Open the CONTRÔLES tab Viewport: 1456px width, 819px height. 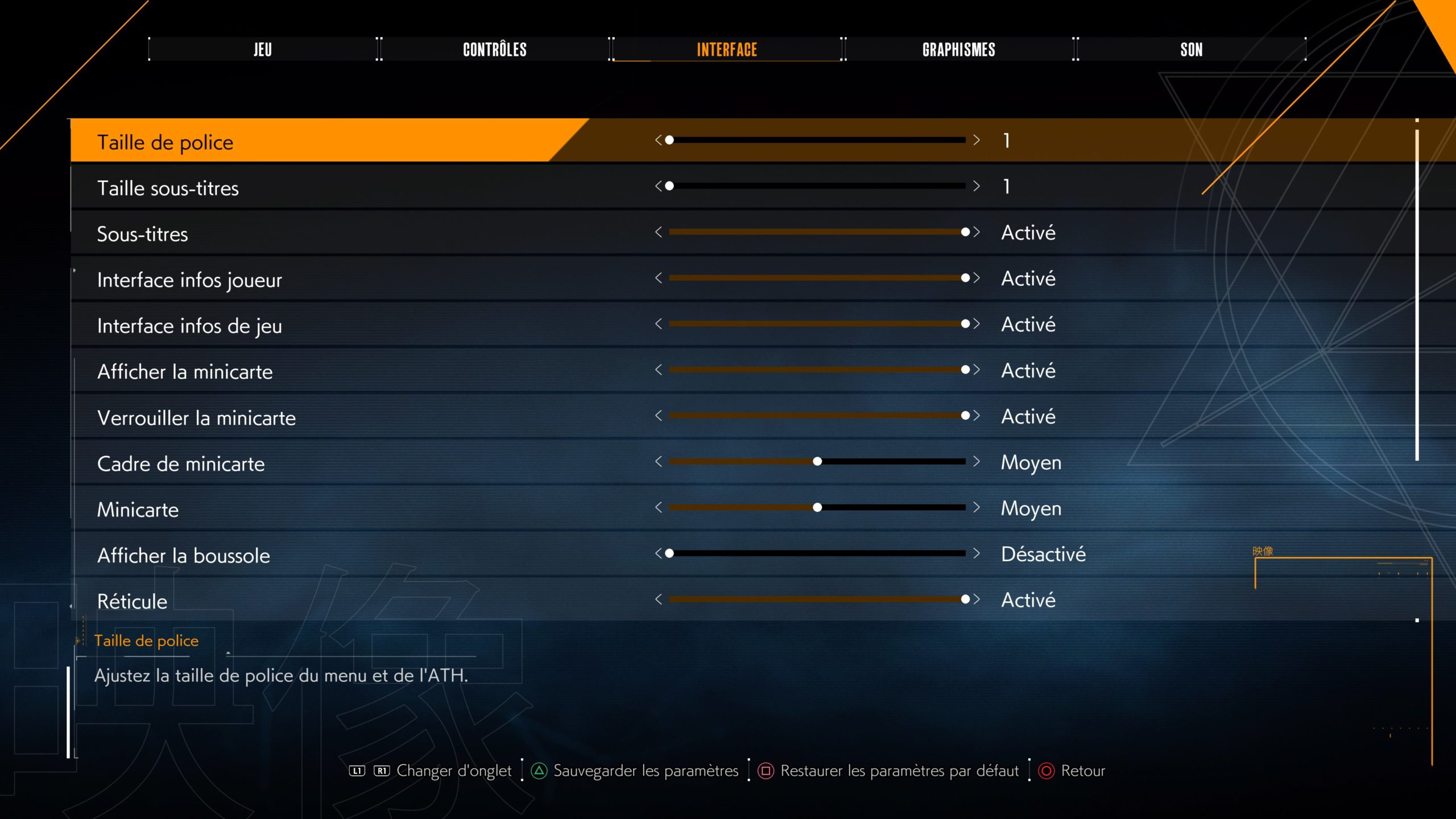(495, 49)
